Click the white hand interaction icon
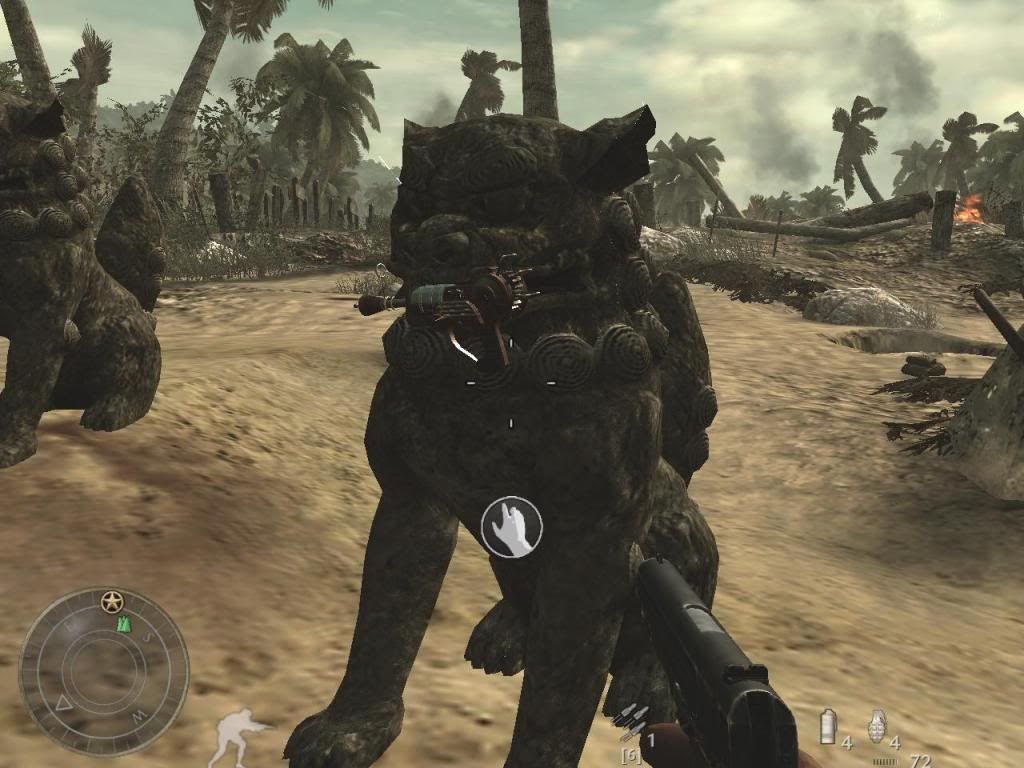 point(511,526)
